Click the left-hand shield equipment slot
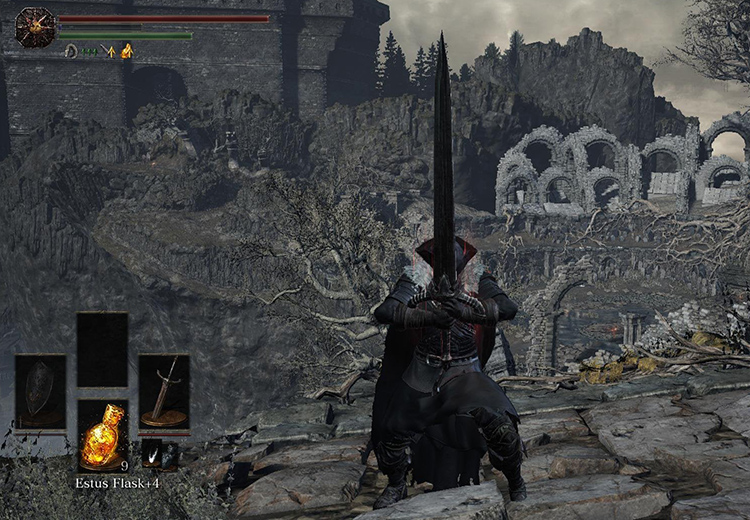 pos(40,391)
